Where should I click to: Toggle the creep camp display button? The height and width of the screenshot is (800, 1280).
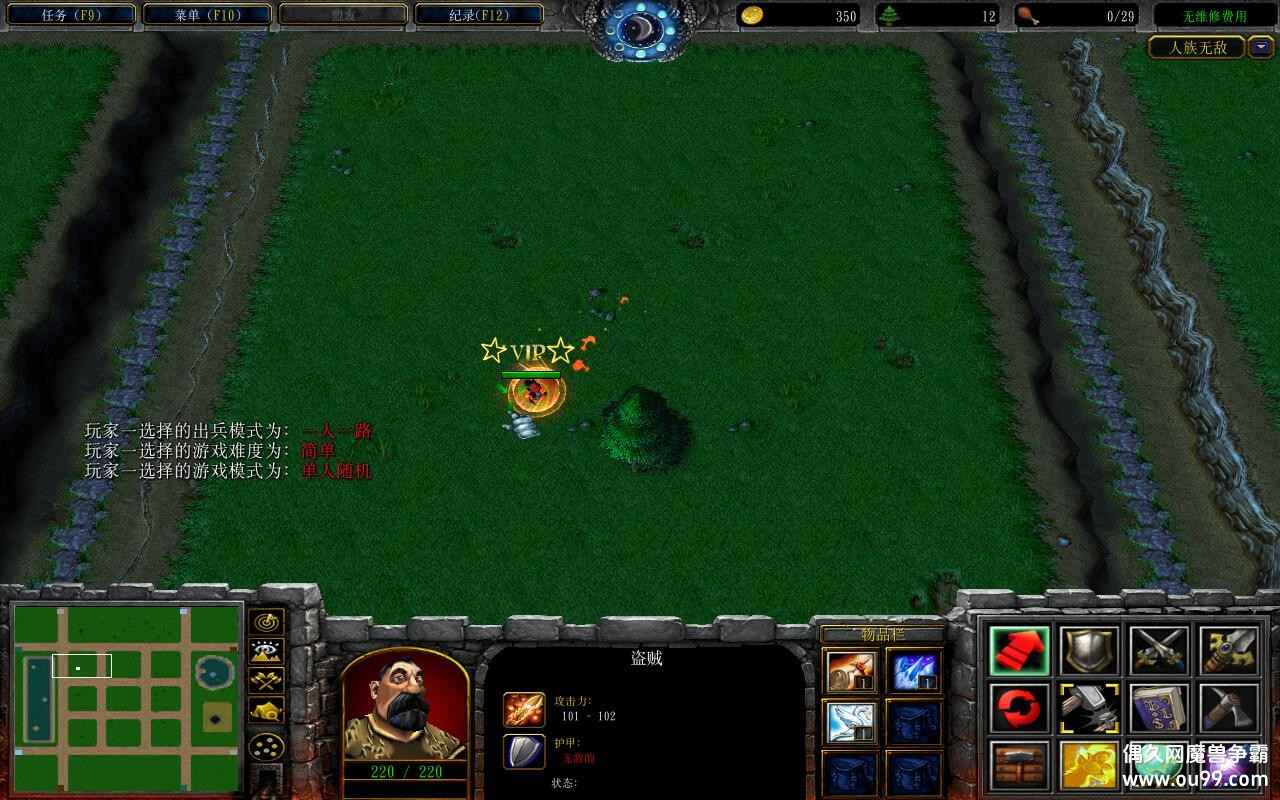tap(266, 709)
